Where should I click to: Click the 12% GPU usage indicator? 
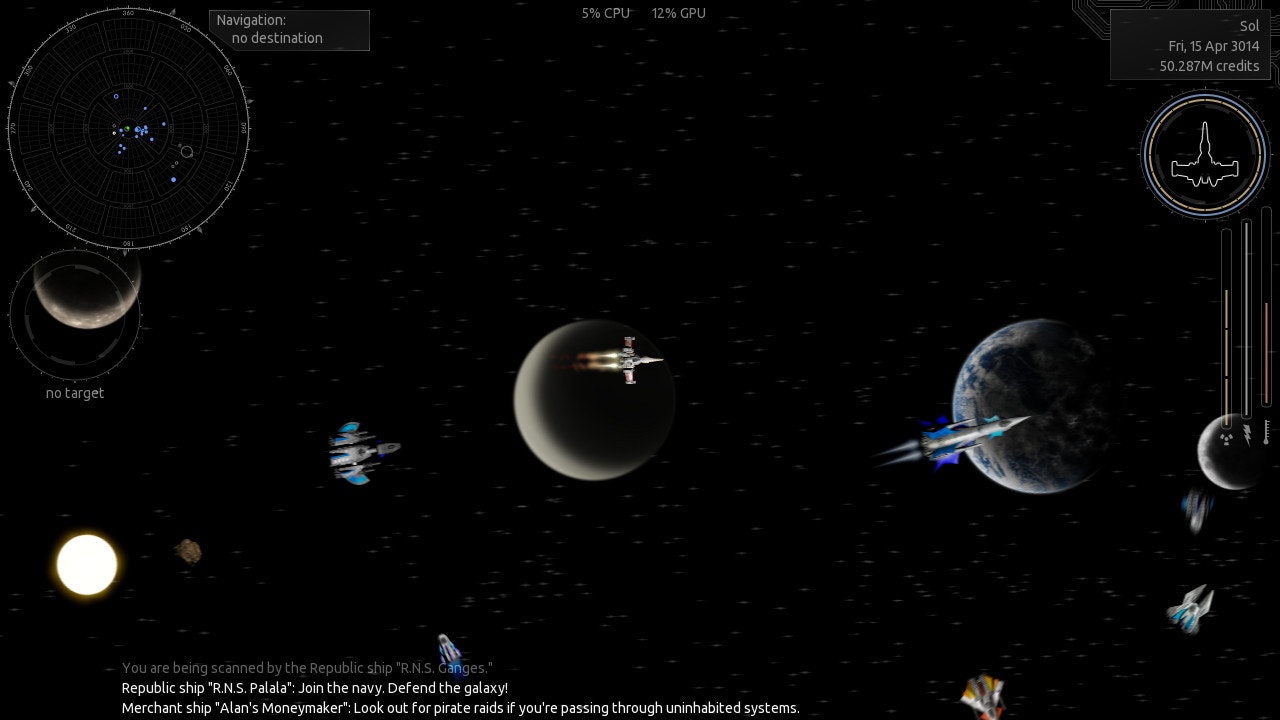tap(678, 14)
